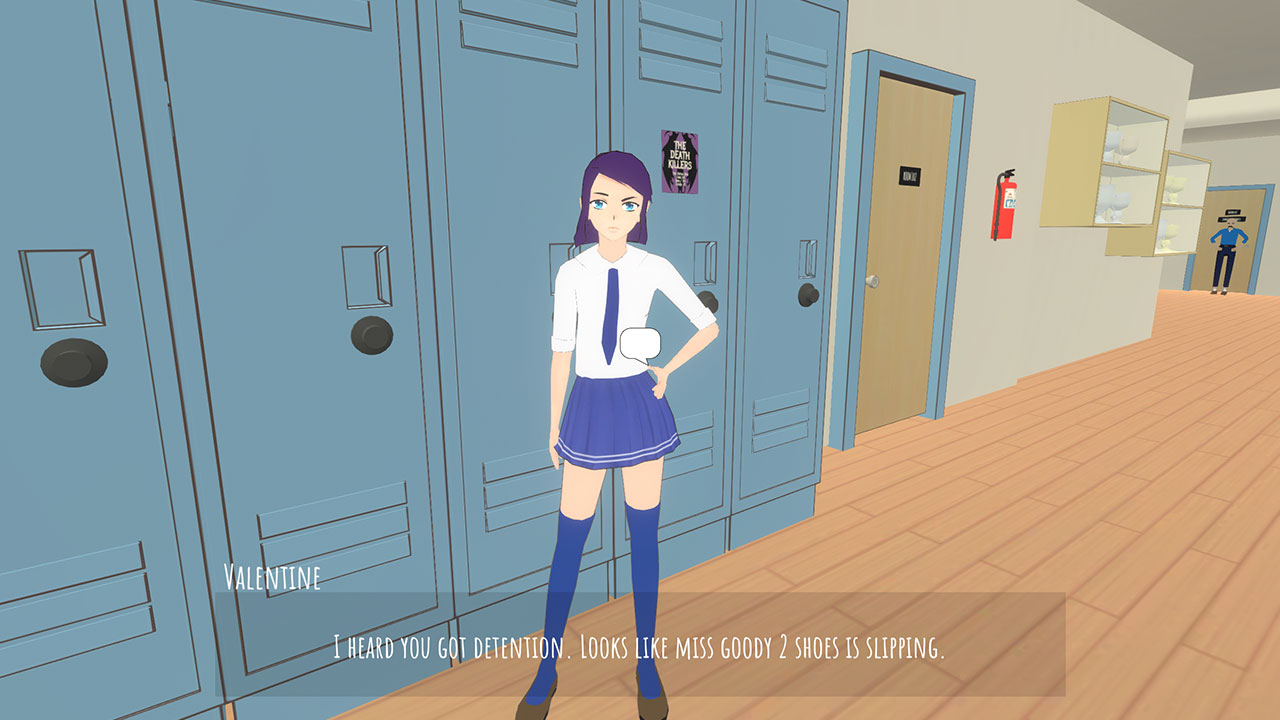
Task: Click the dark knob on the far right locker
Action: point(806,297)
